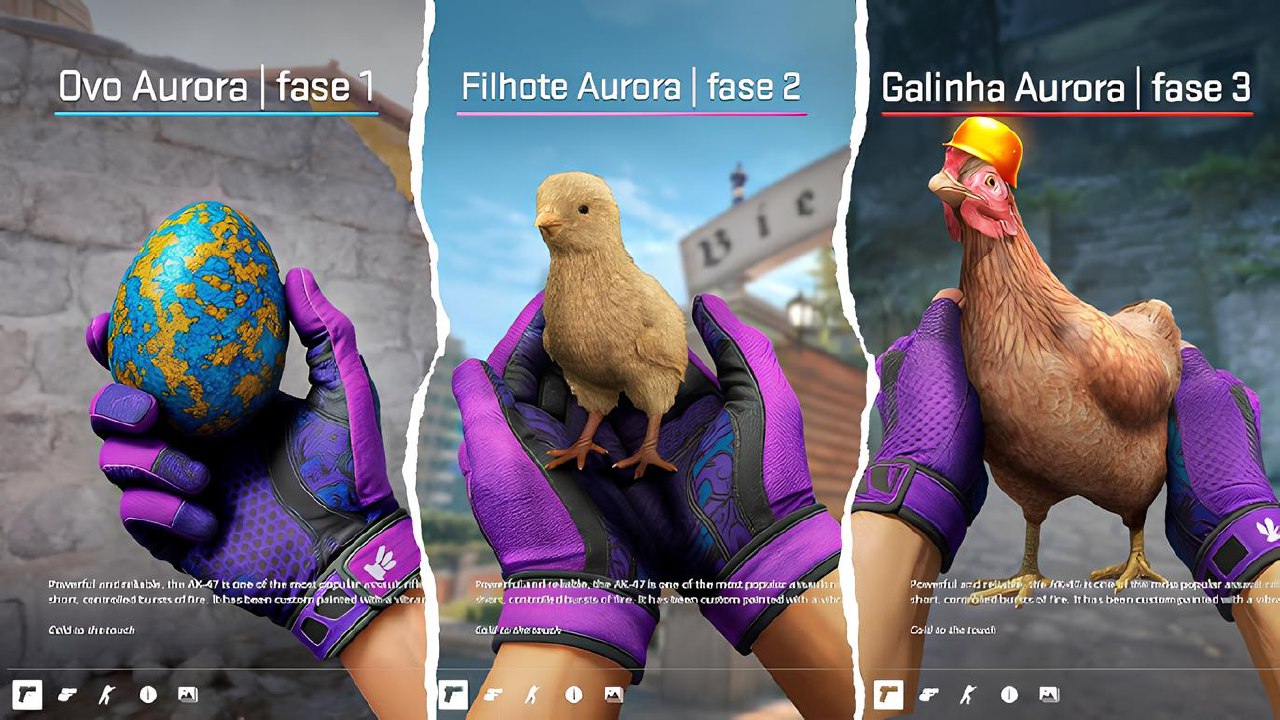Click the hand-holding-weapon icon in the Galinha Aurora panel
Screen dimensions: 1280x720
tap(928, 694)
